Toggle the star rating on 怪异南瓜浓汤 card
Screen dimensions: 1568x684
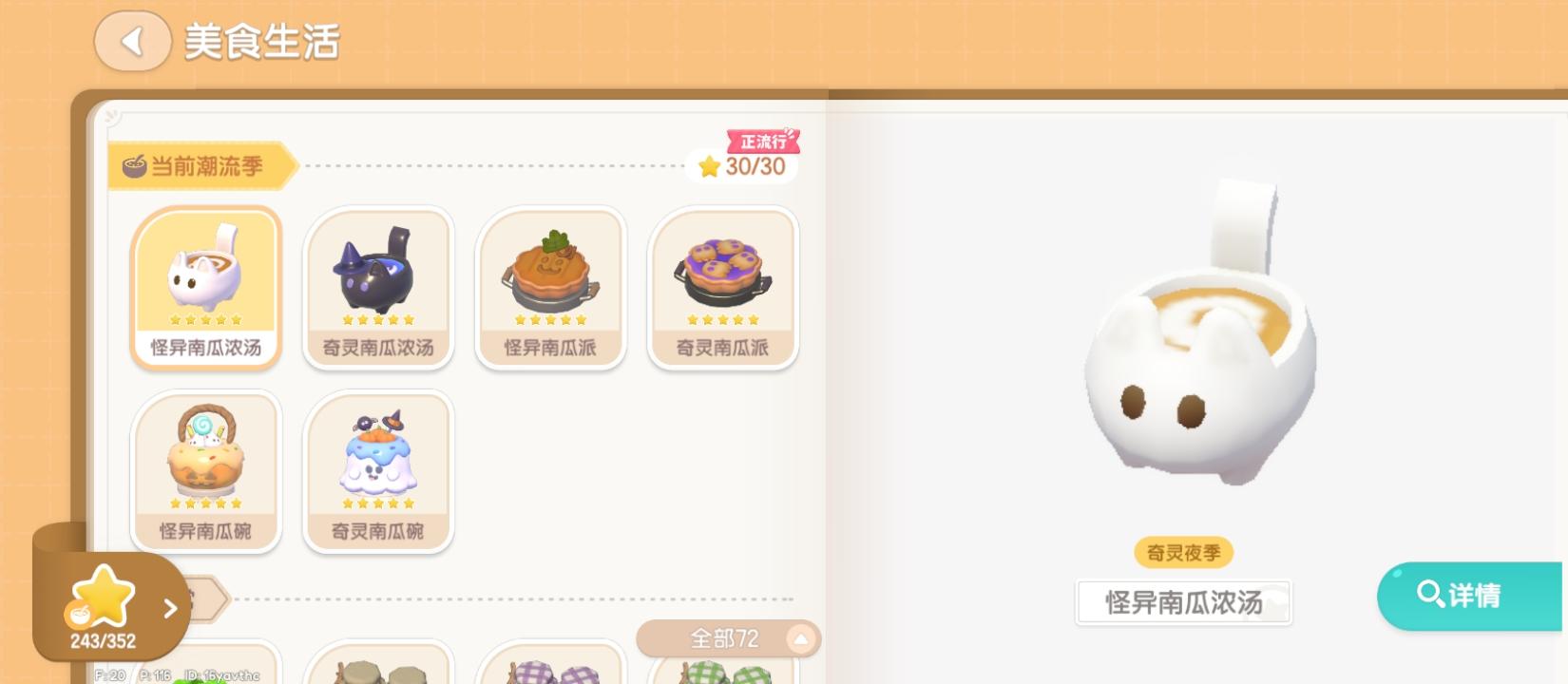coord(205,319)
